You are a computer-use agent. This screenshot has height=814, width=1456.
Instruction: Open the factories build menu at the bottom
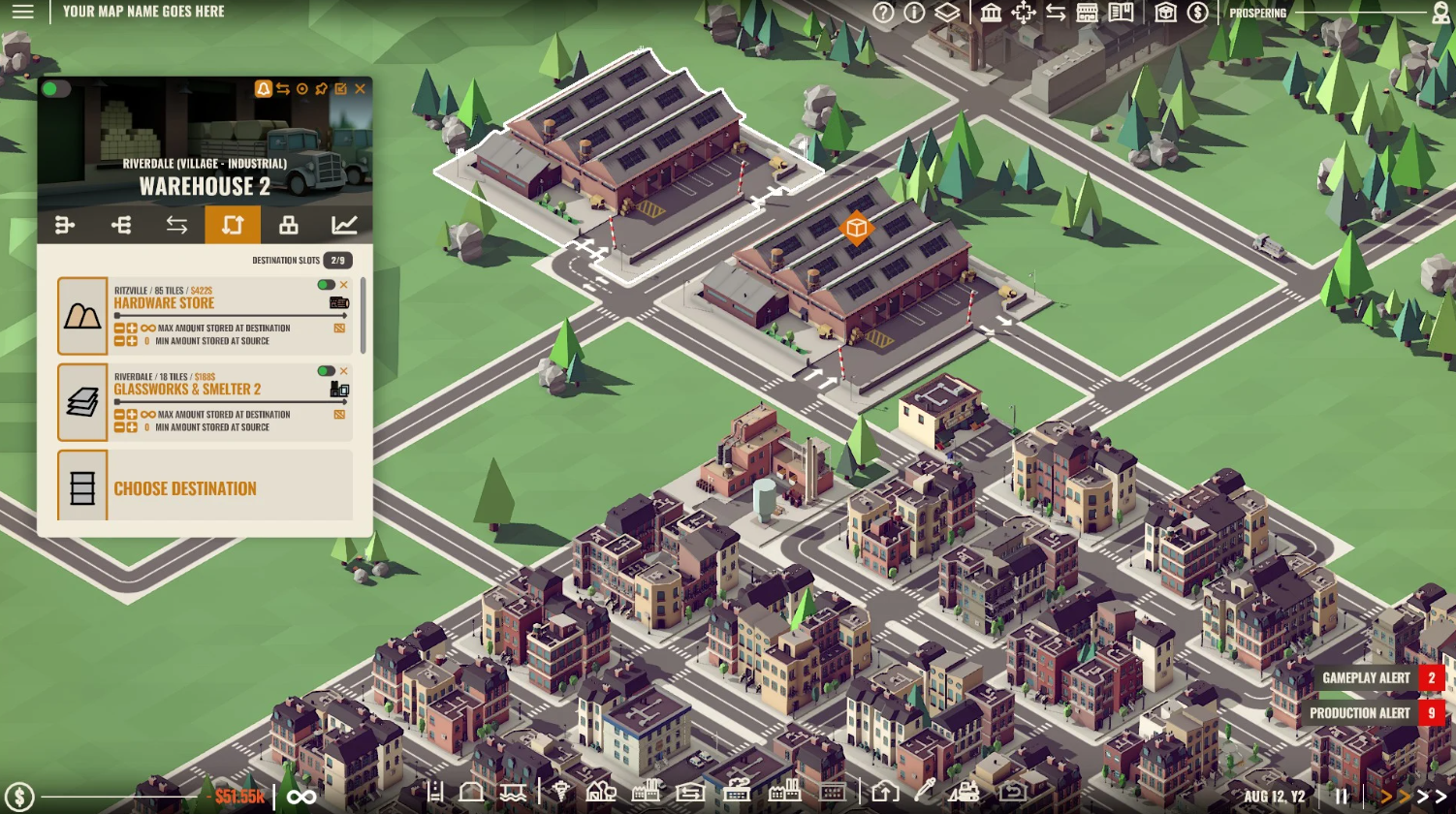(646, 794)
